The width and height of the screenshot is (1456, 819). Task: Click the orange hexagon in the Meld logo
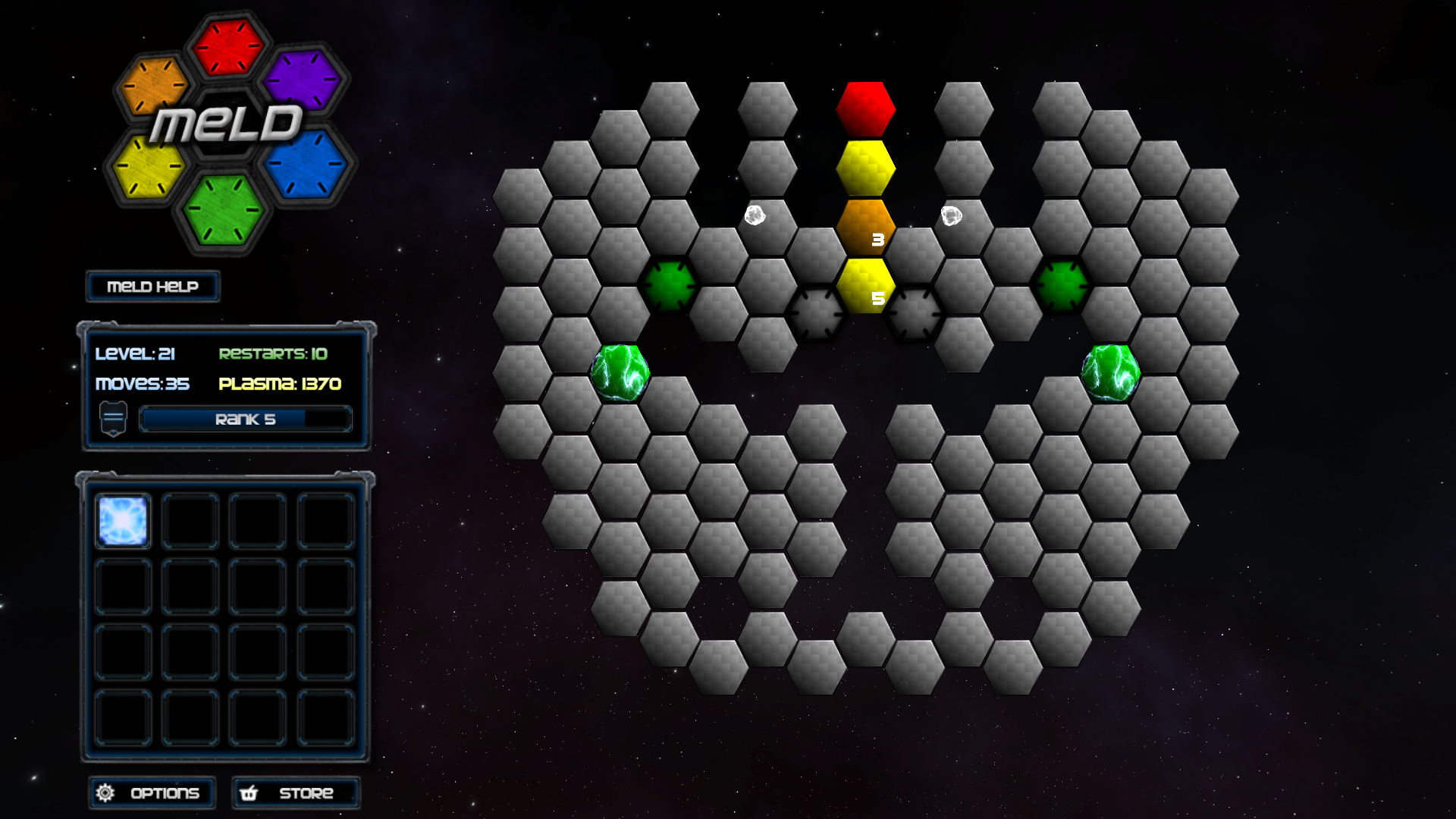[x=154, y=83]
